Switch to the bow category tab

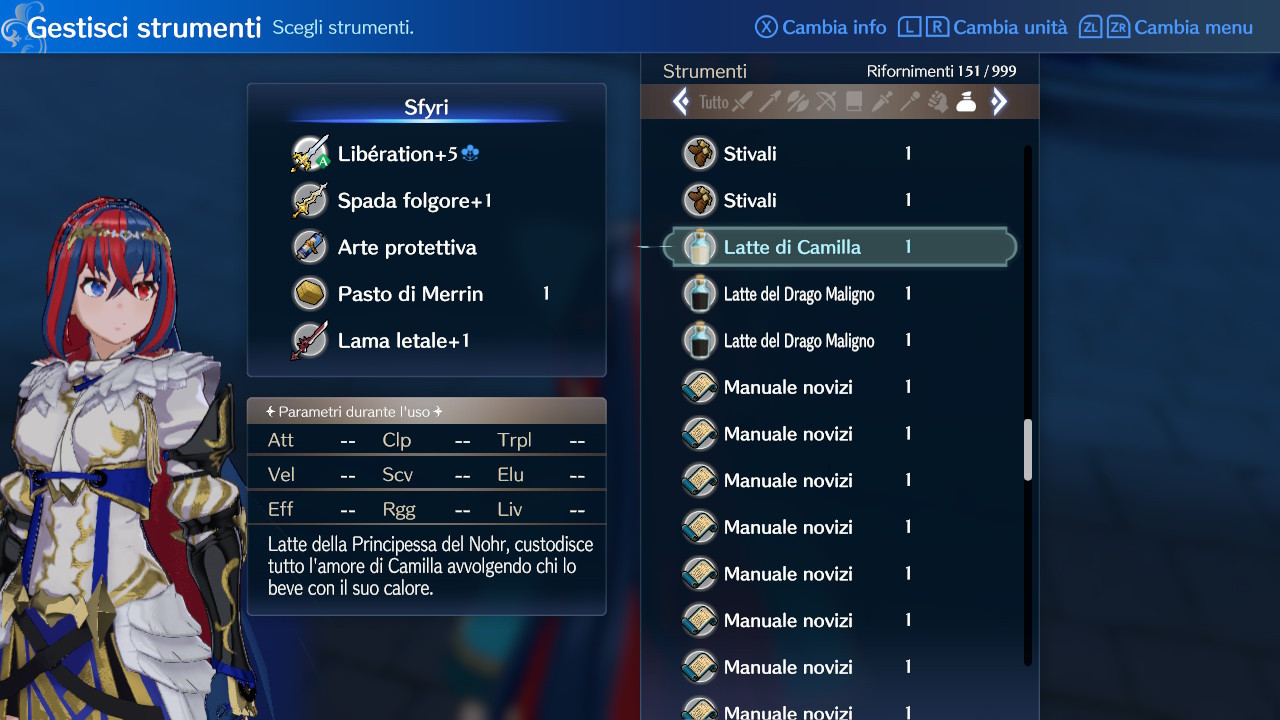826,102
